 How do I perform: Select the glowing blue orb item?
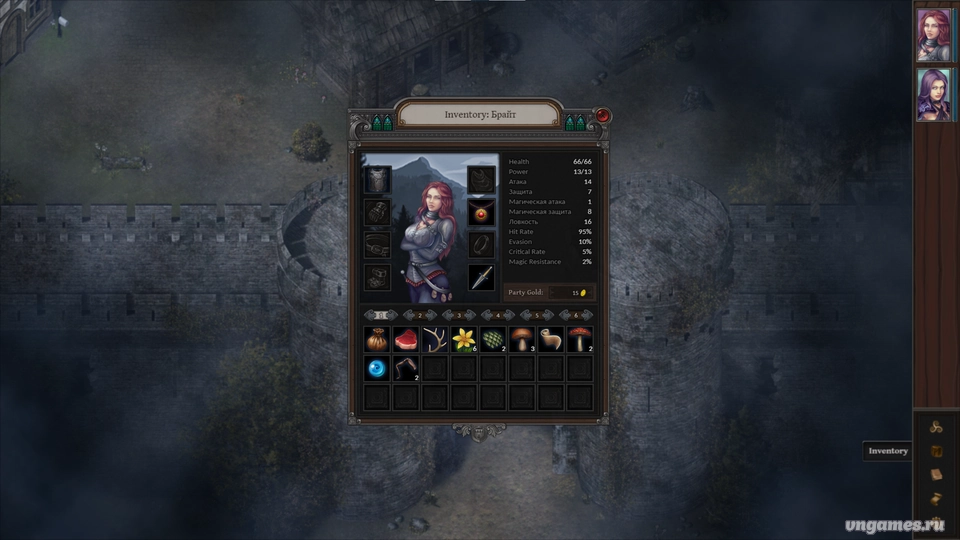377,369
